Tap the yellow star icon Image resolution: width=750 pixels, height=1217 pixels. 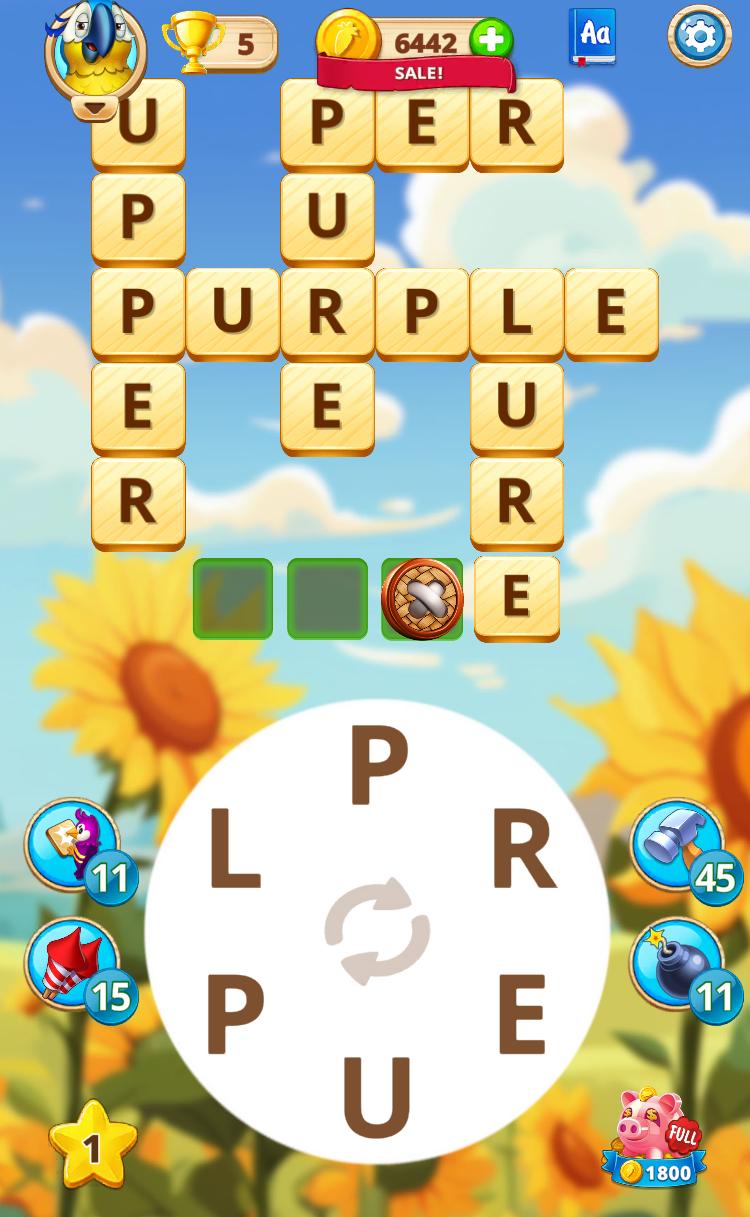(92, 1146)
